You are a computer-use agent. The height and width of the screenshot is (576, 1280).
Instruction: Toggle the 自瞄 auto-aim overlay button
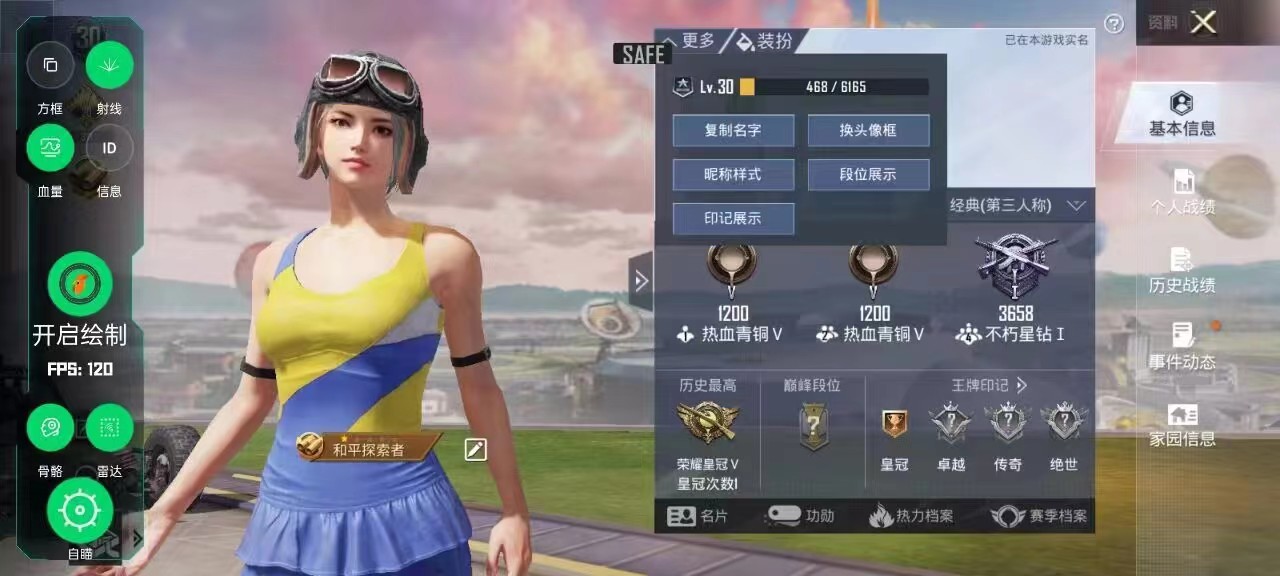point(80,511)
